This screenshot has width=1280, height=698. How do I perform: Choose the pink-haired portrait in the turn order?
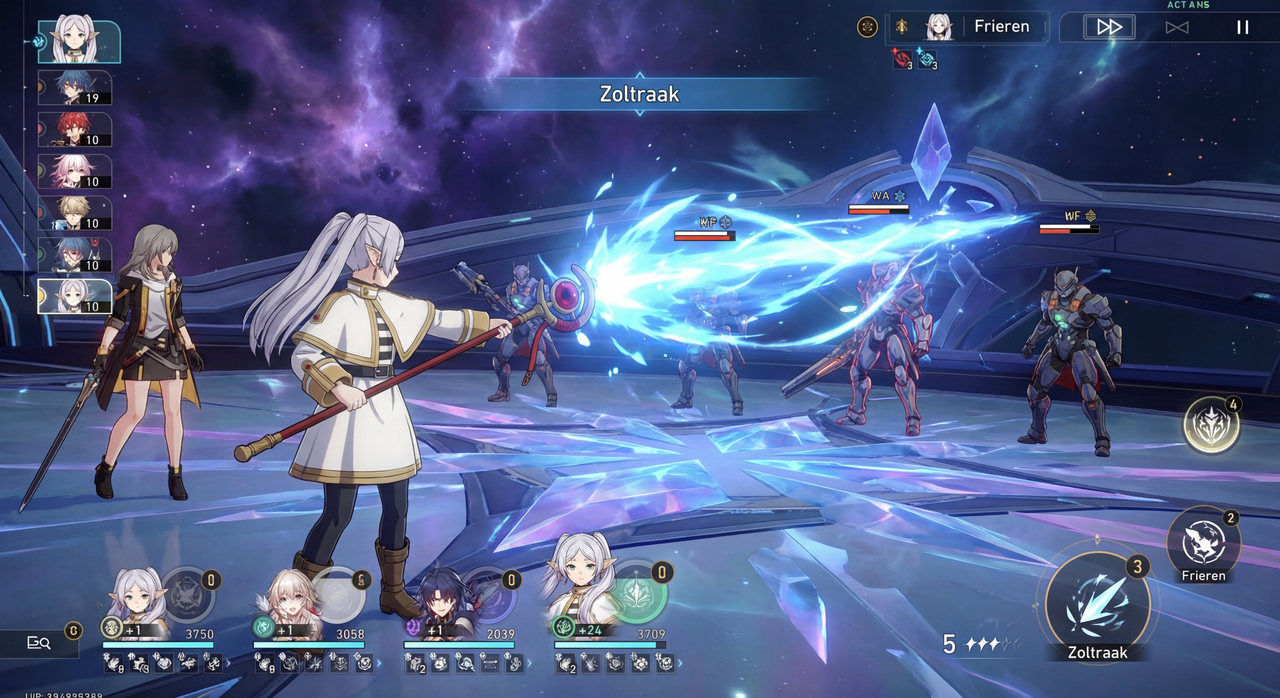[75, 172]
